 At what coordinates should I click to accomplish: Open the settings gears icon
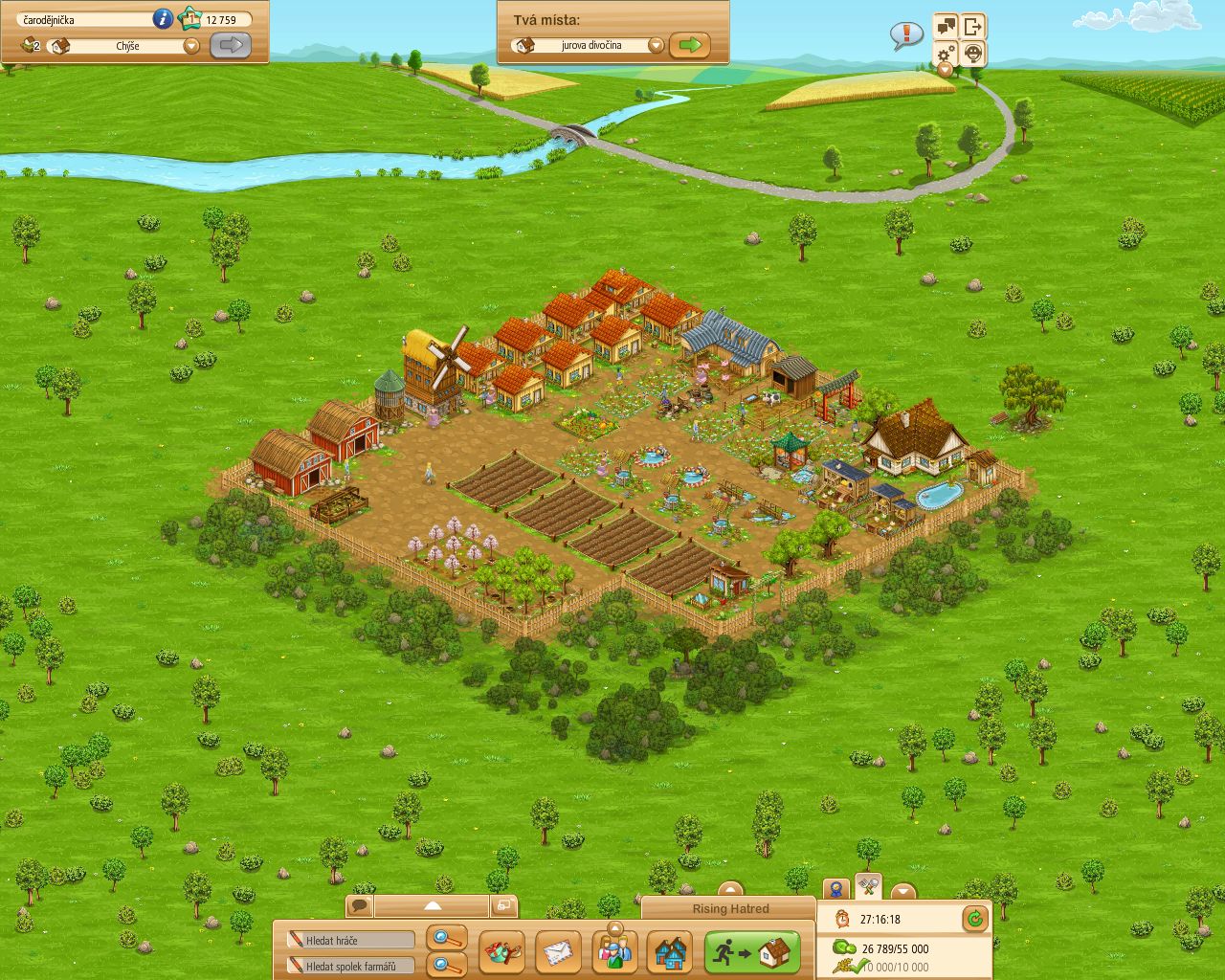(945, 55)
